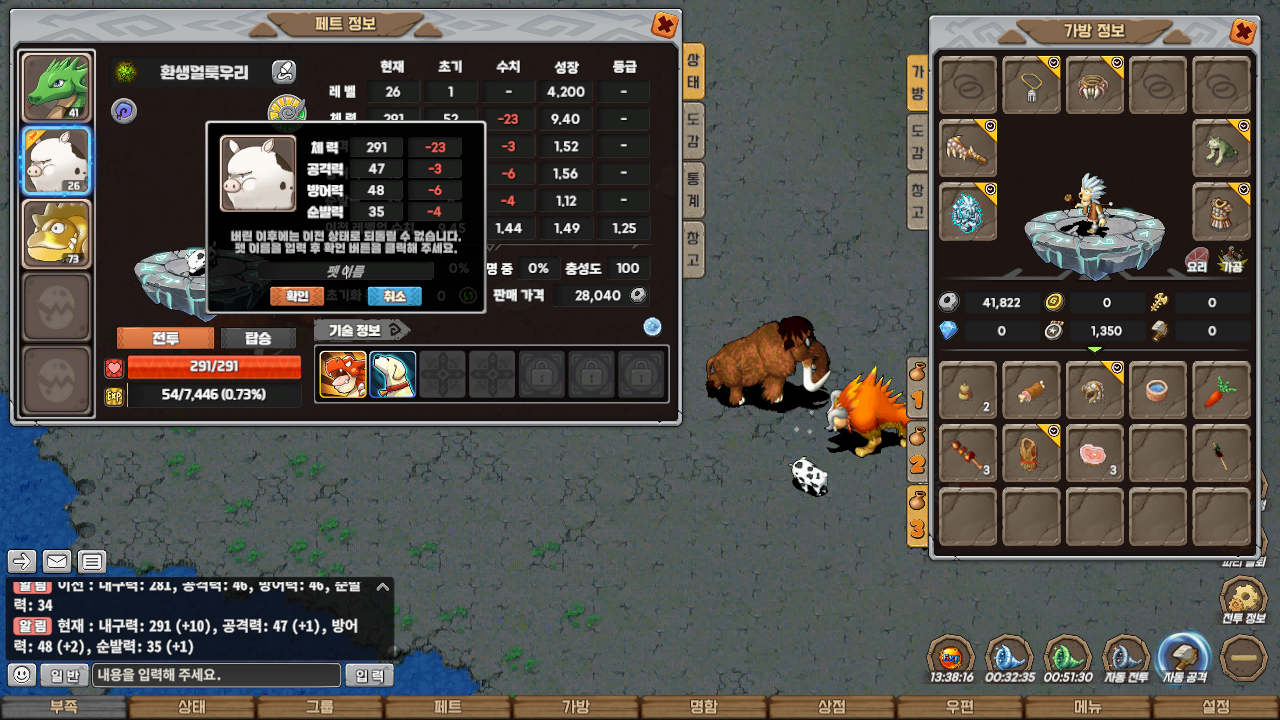Switch pet to 탑승 mode
The height and width of the screenshot is (720, 1280).
coord(259,338)
